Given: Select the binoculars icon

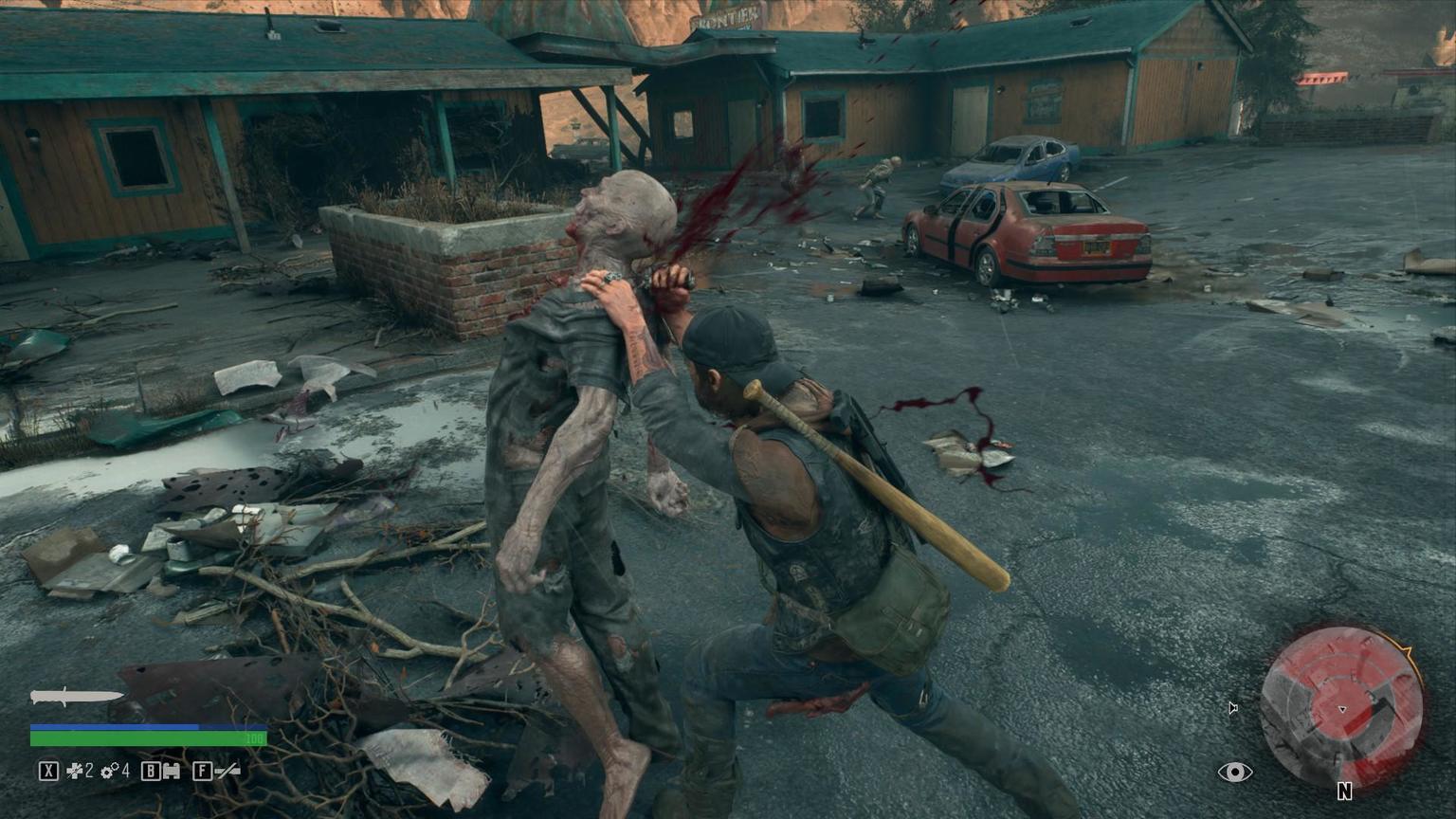Looking at the screenshot, I should pos(171,771).
